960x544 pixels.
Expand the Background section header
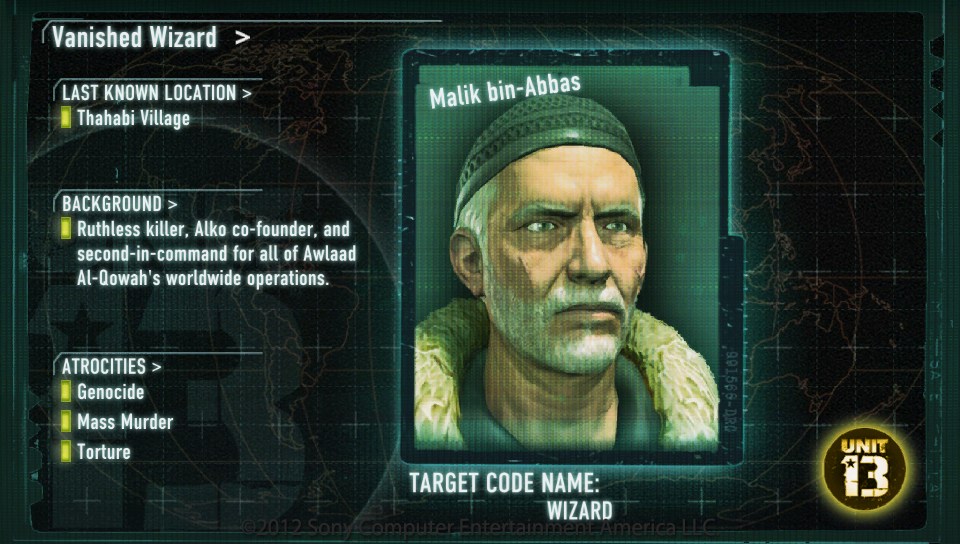[120, 204]
